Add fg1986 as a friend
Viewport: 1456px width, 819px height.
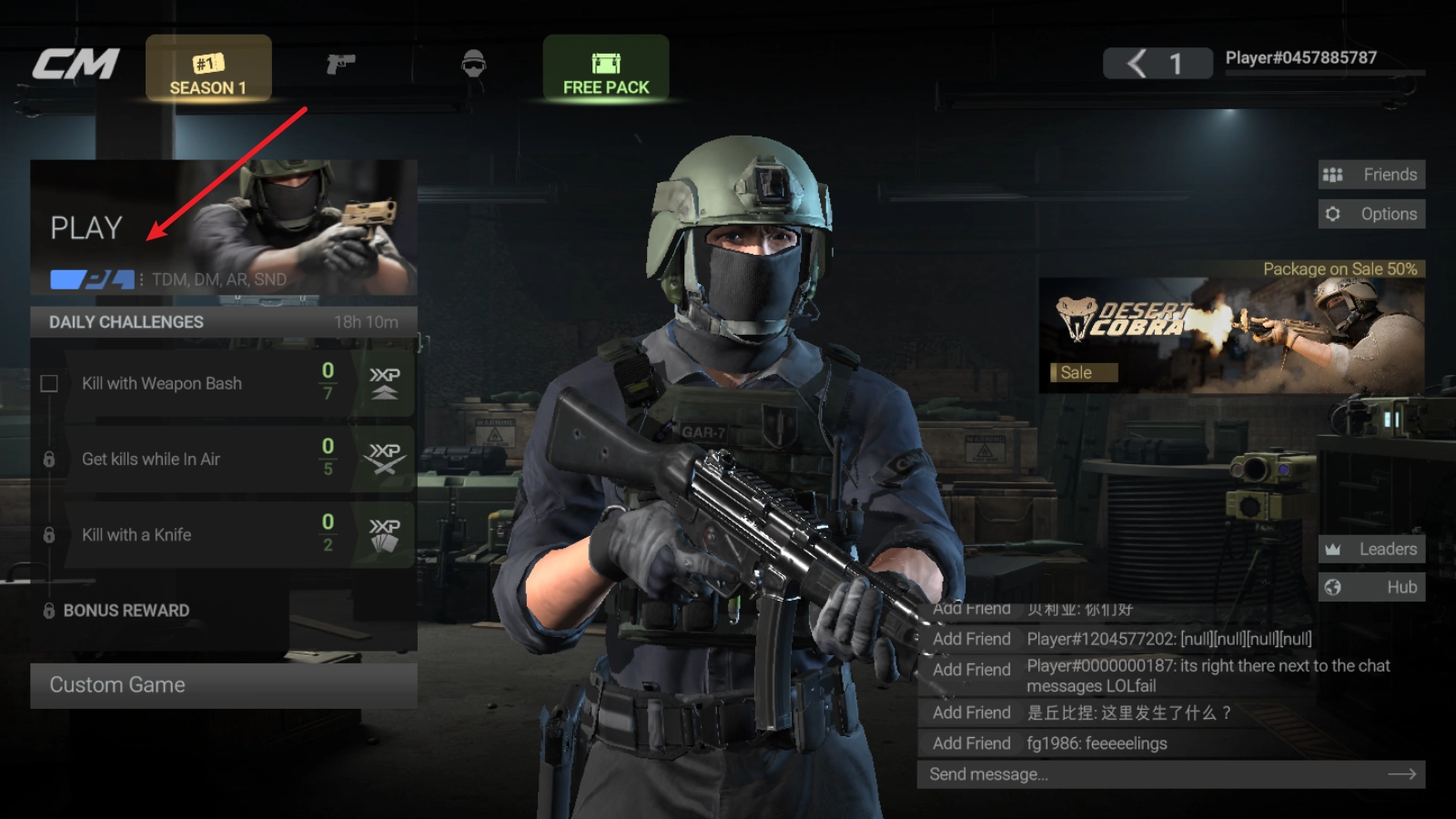(x=971, y=743)
